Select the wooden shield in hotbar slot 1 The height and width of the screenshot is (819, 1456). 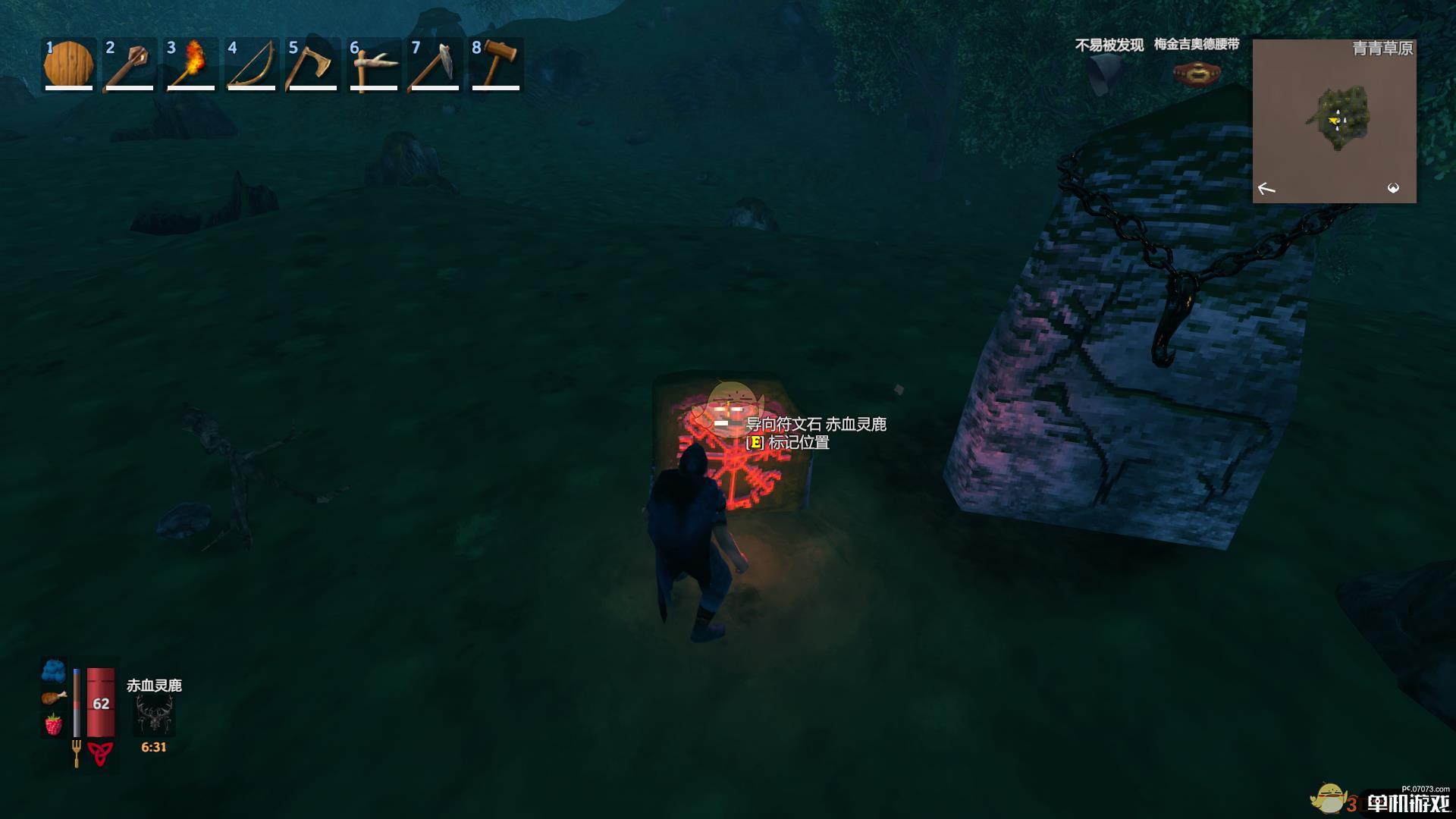(68, 64)
